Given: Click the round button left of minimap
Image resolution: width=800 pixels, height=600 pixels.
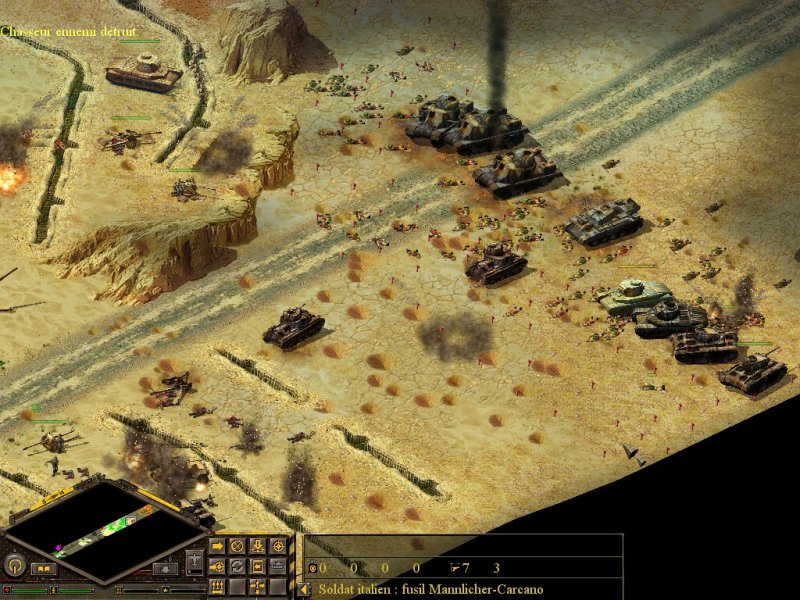Looking at the screenshot, I should [x=14, y=566].
